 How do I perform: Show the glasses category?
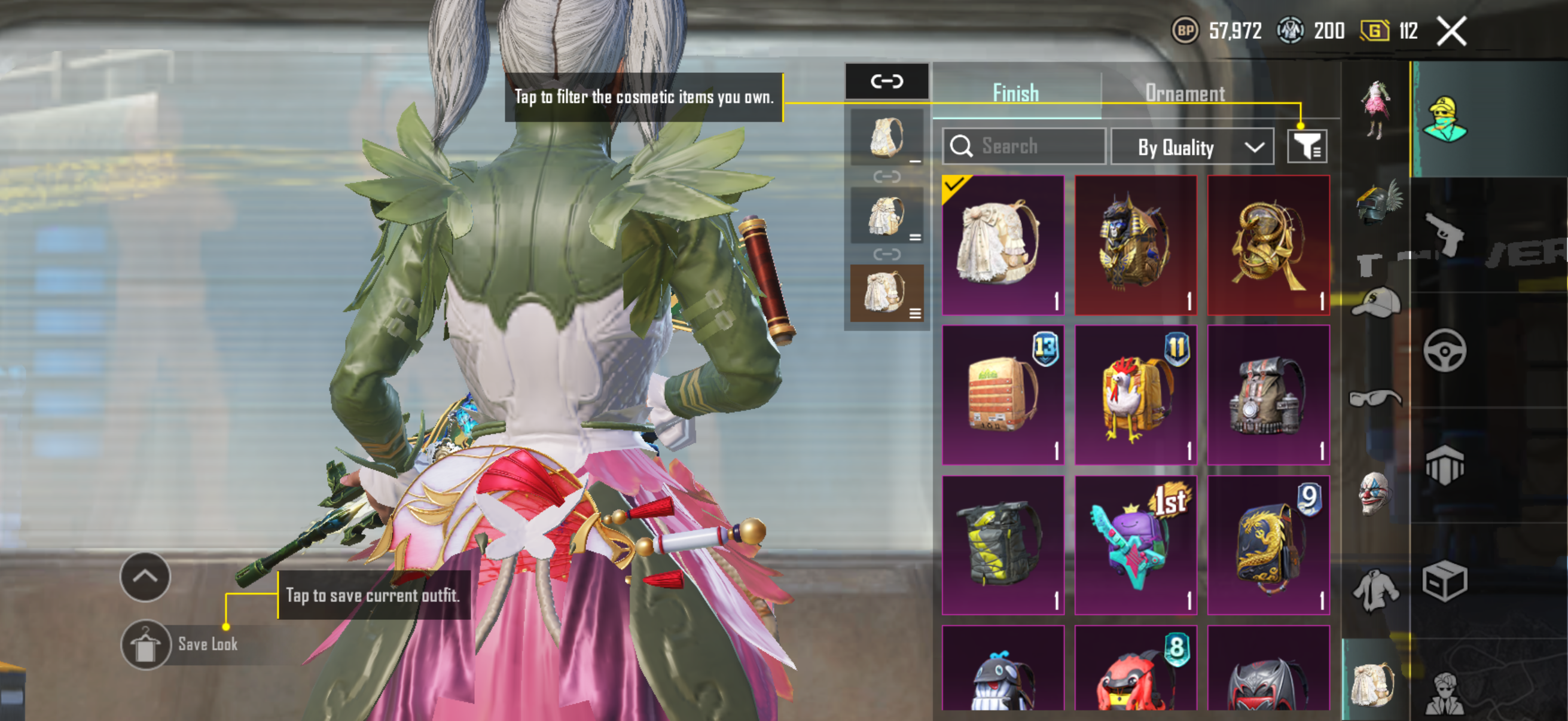1375,399
